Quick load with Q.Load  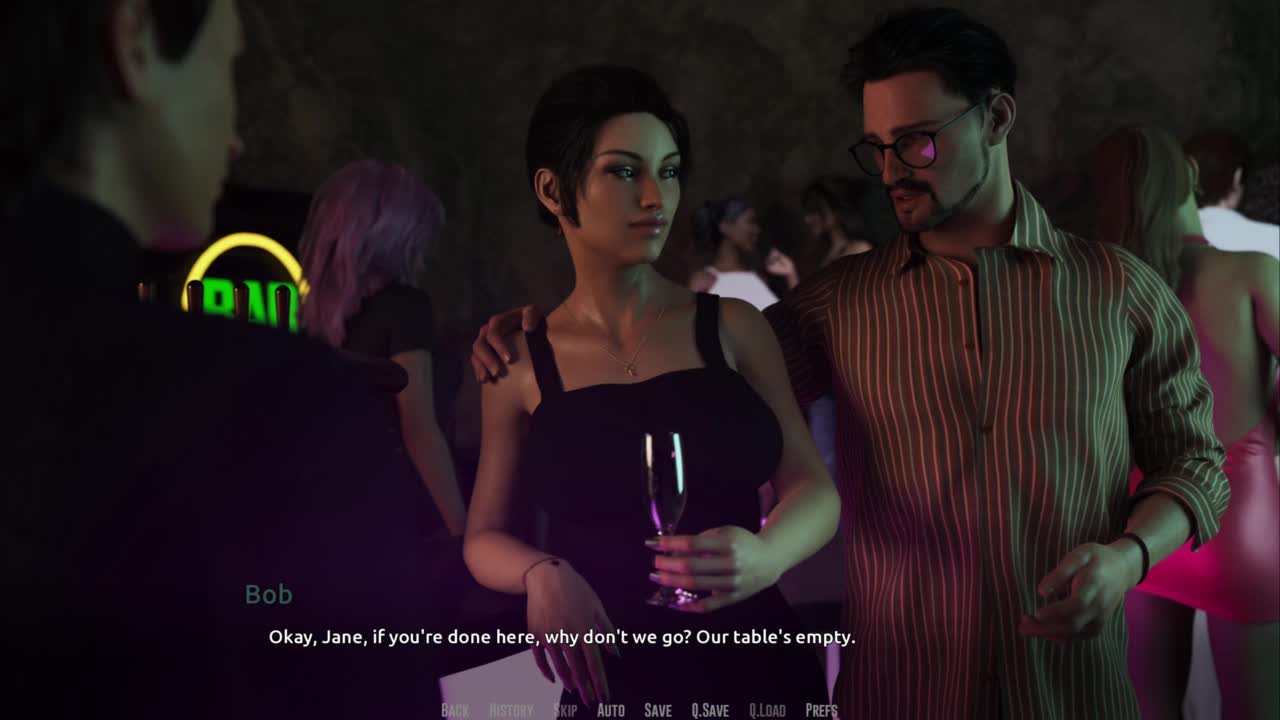coord(767,710)
